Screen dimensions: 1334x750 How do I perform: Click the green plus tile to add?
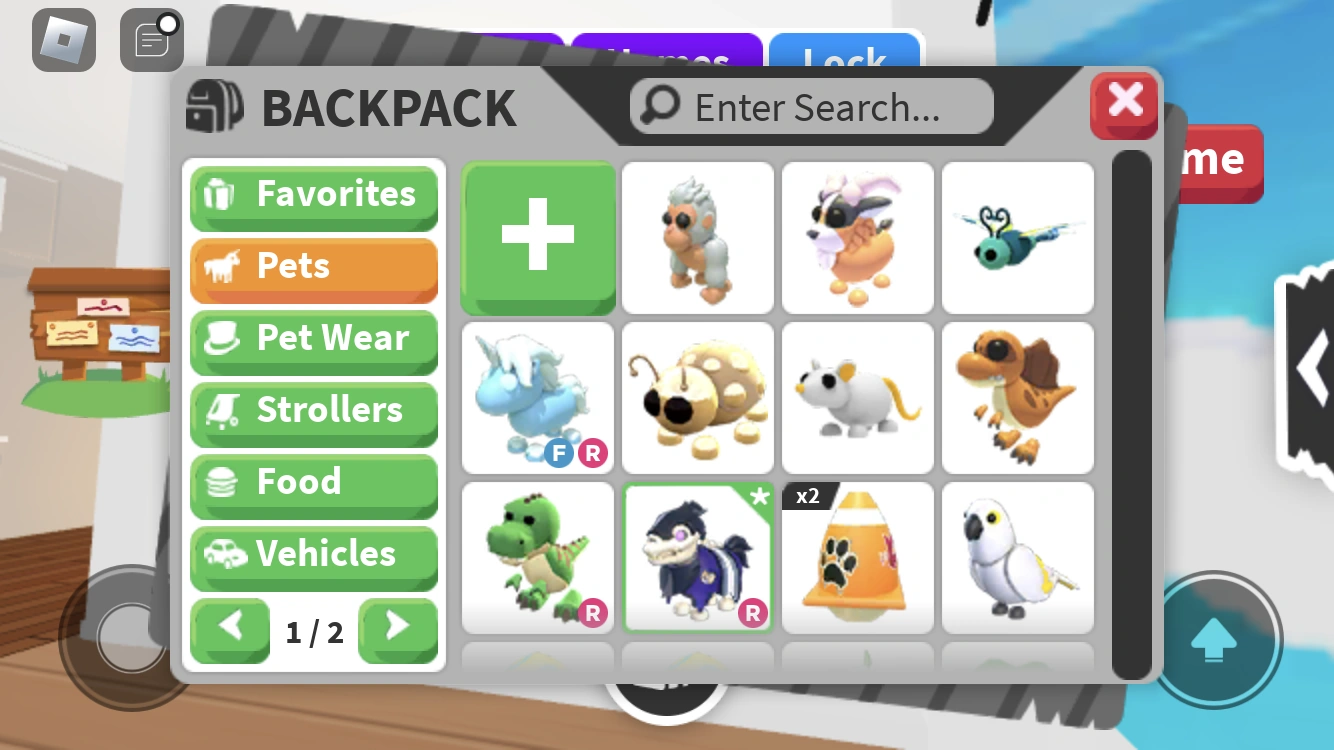tap(537, 237)
